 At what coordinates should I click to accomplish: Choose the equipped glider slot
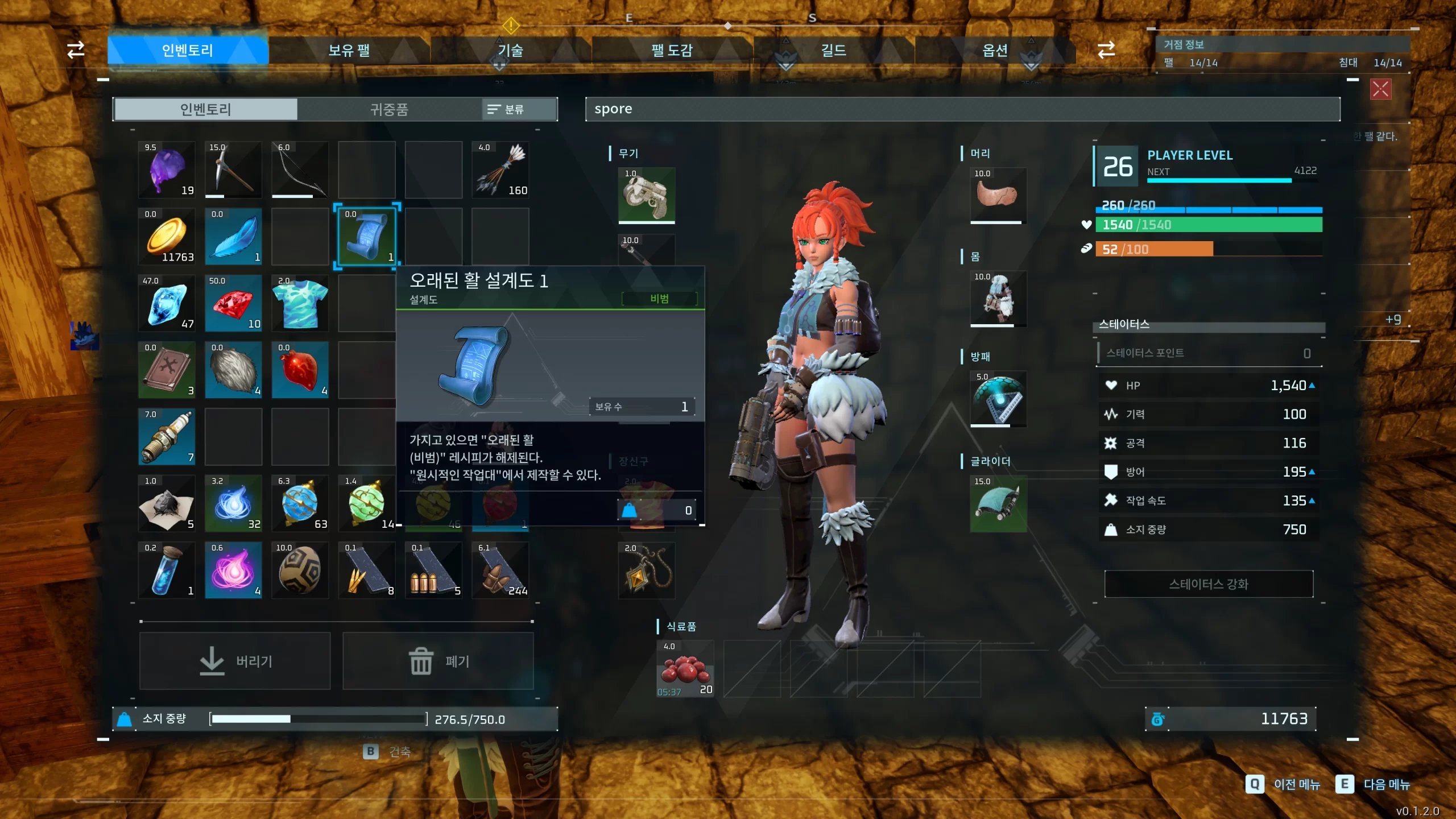(998, 504)
